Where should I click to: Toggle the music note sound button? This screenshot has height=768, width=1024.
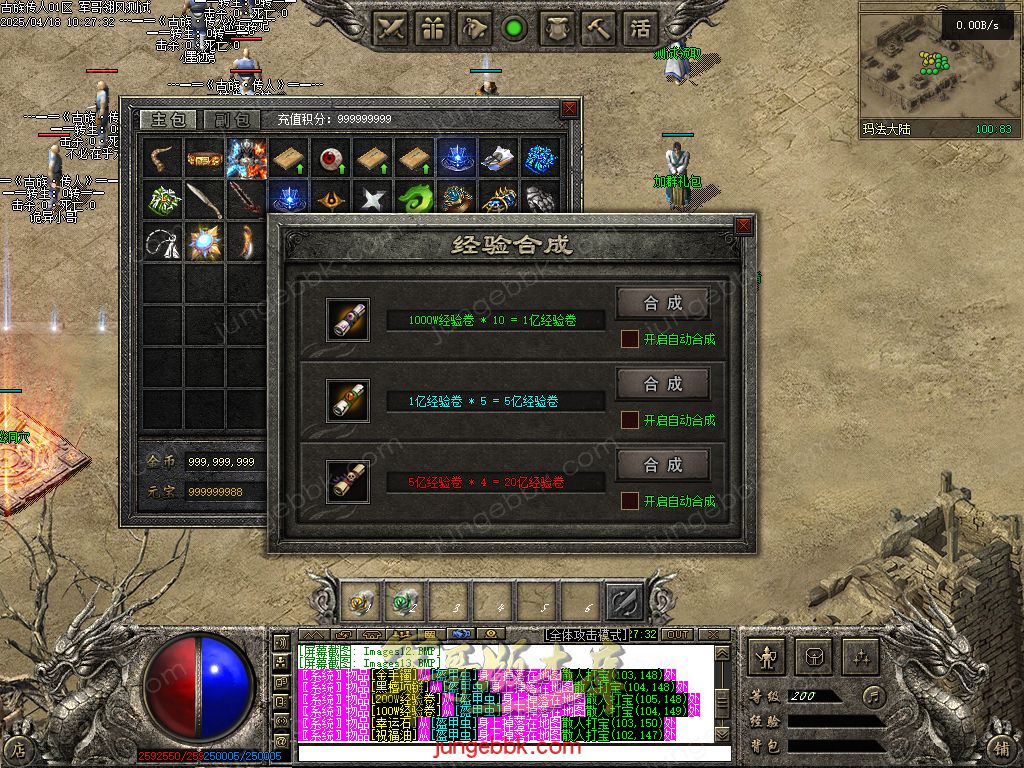pyautogui.click(x=874, y=695)
